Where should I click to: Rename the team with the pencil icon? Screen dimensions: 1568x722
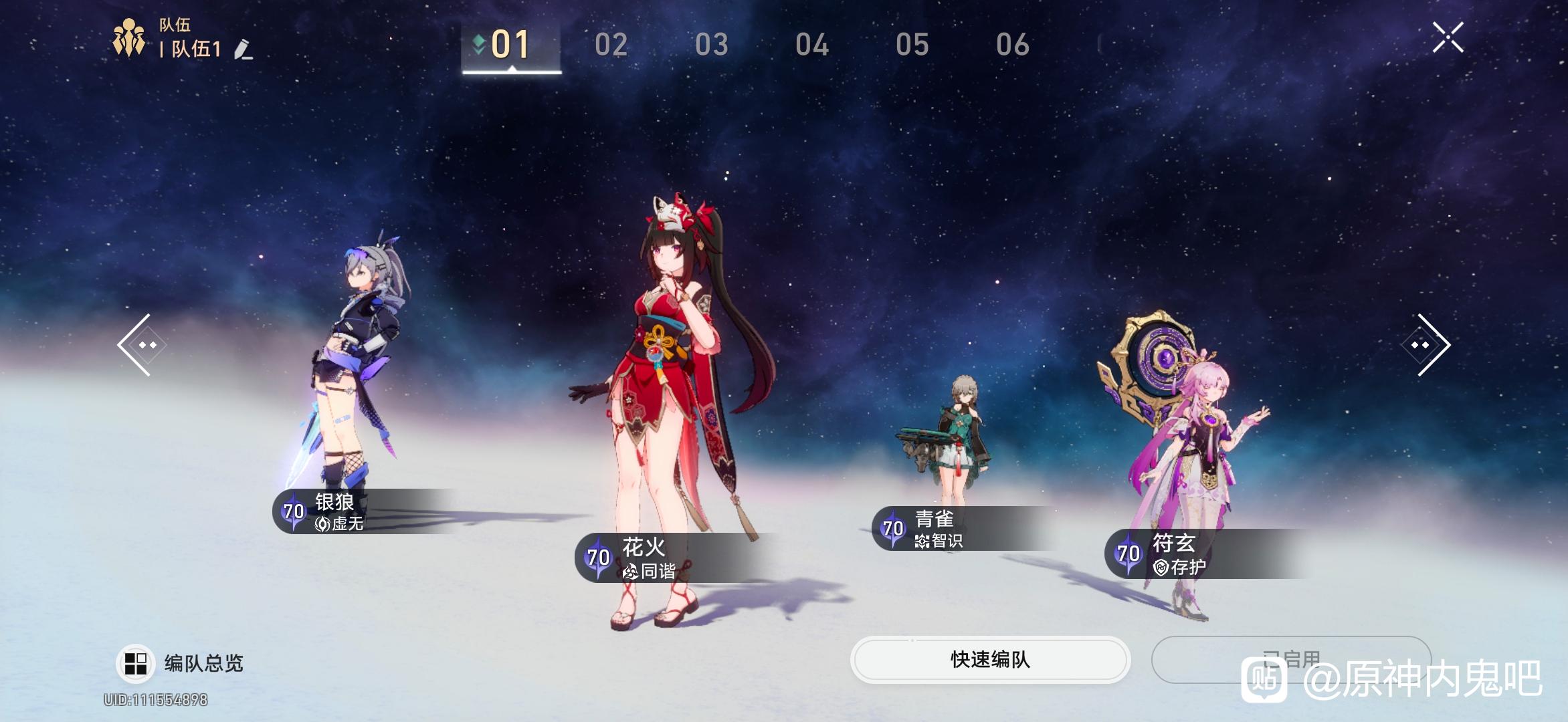click(243, 49)
